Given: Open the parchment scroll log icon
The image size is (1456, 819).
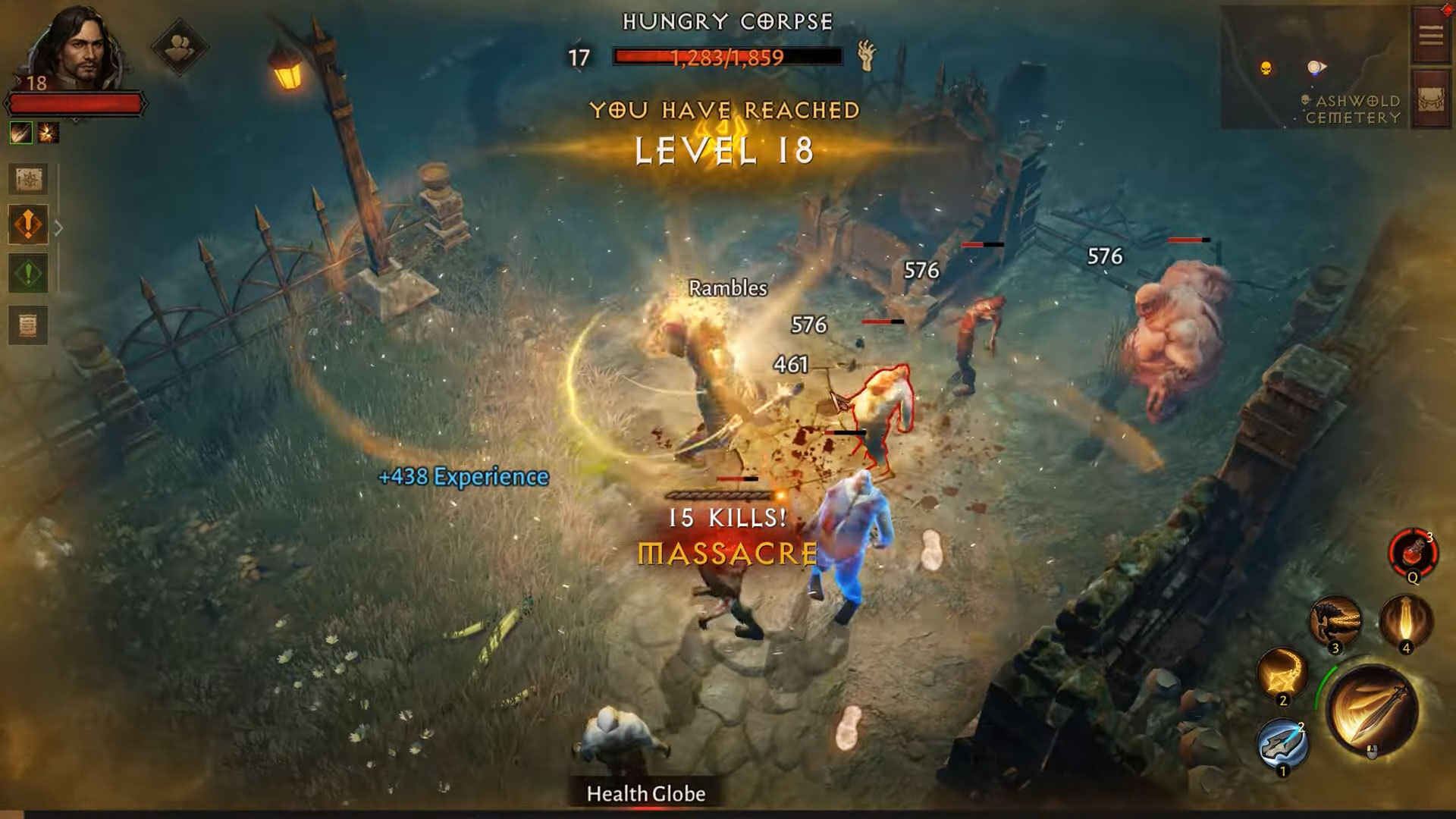Looking at the screenshot, I should [x=29, y=326].
